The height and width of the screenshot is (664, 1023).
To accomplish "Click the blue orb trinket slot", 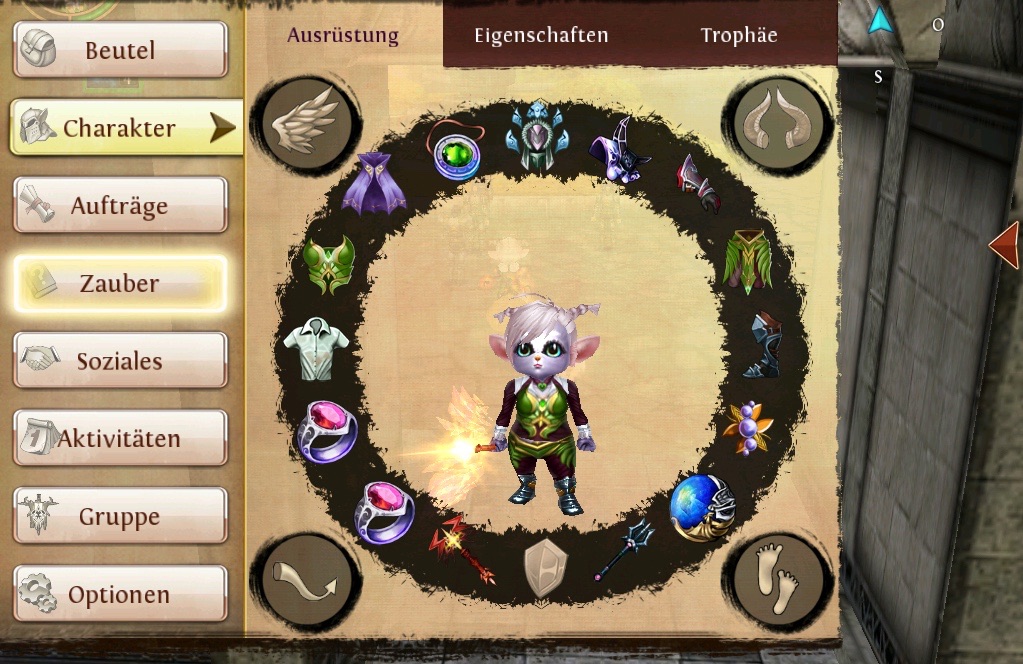I will (700, 506).
